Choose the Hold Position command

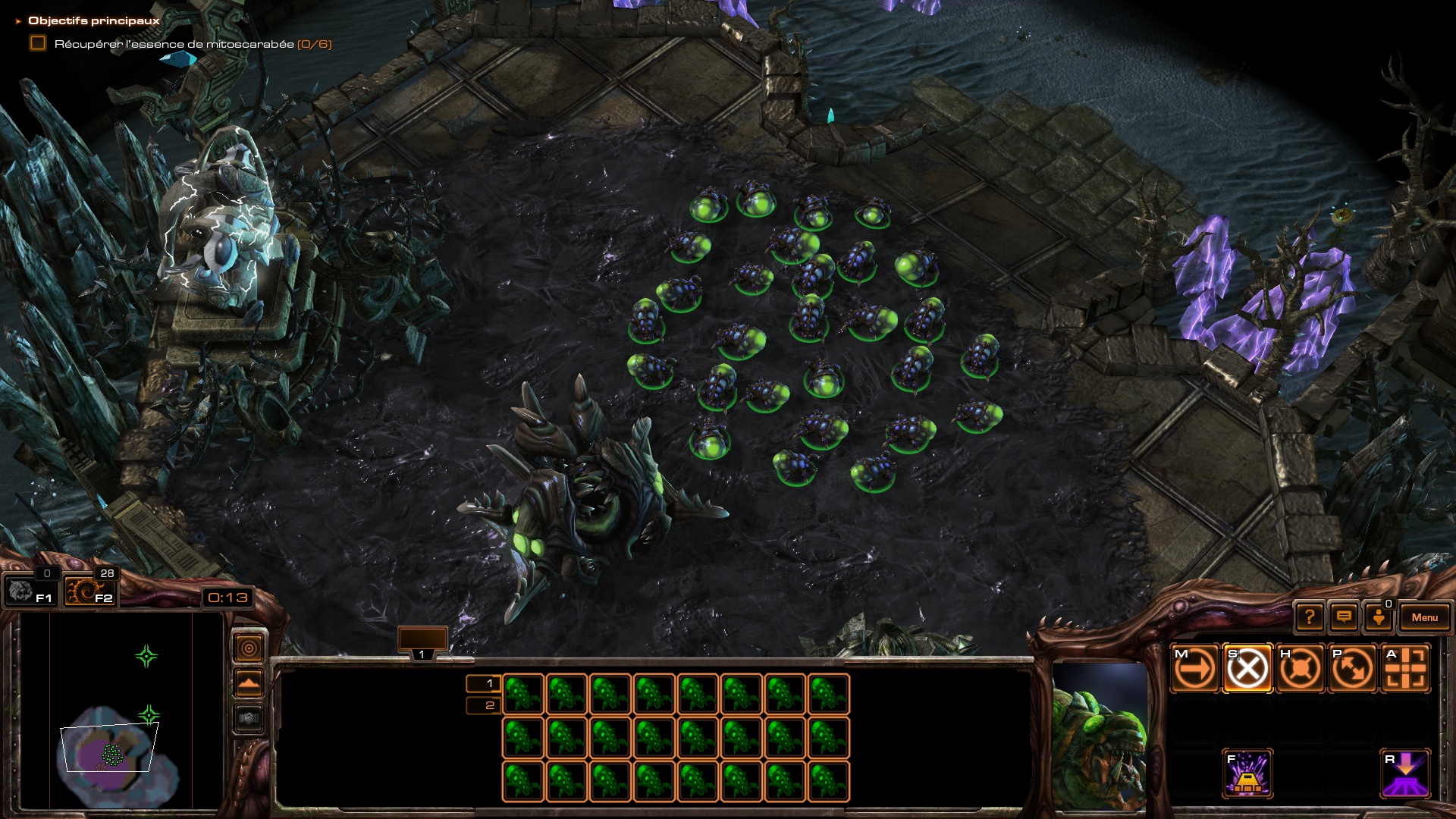[x=1300, y=669]
